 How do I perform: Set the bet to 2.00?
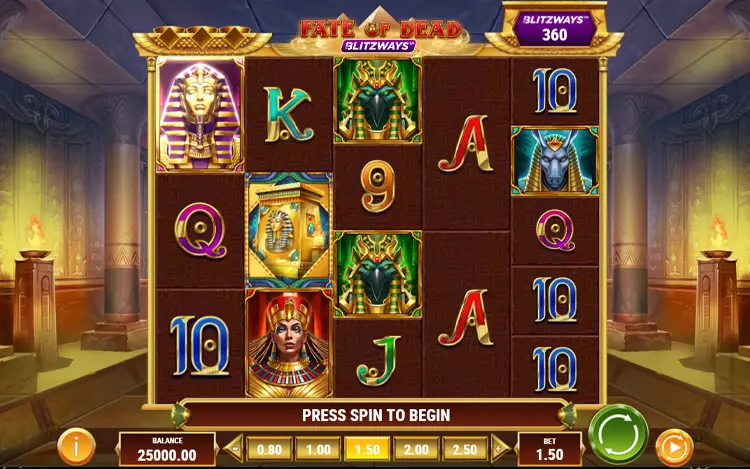tap(416, 449)
